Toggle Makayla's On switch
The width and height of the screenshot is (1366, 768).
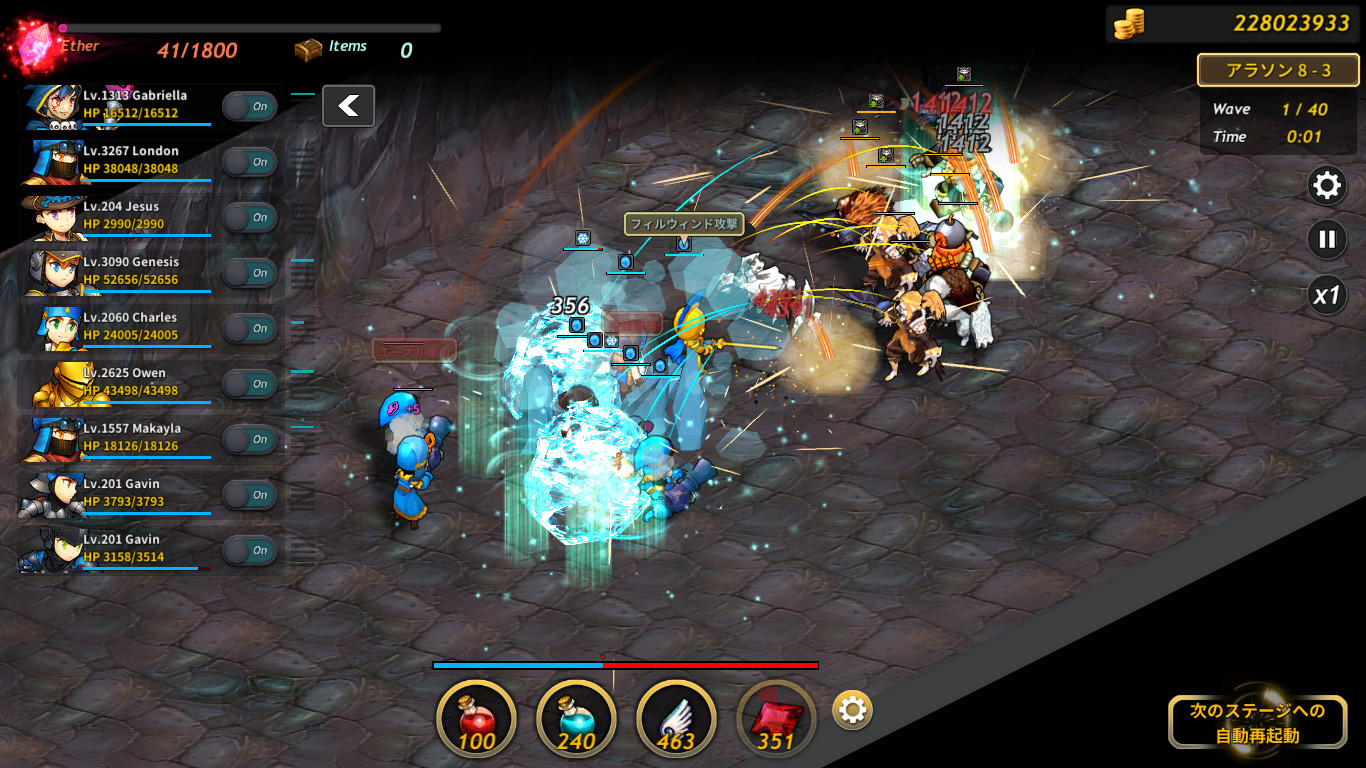pyautogui.click(x=249, y=439)
